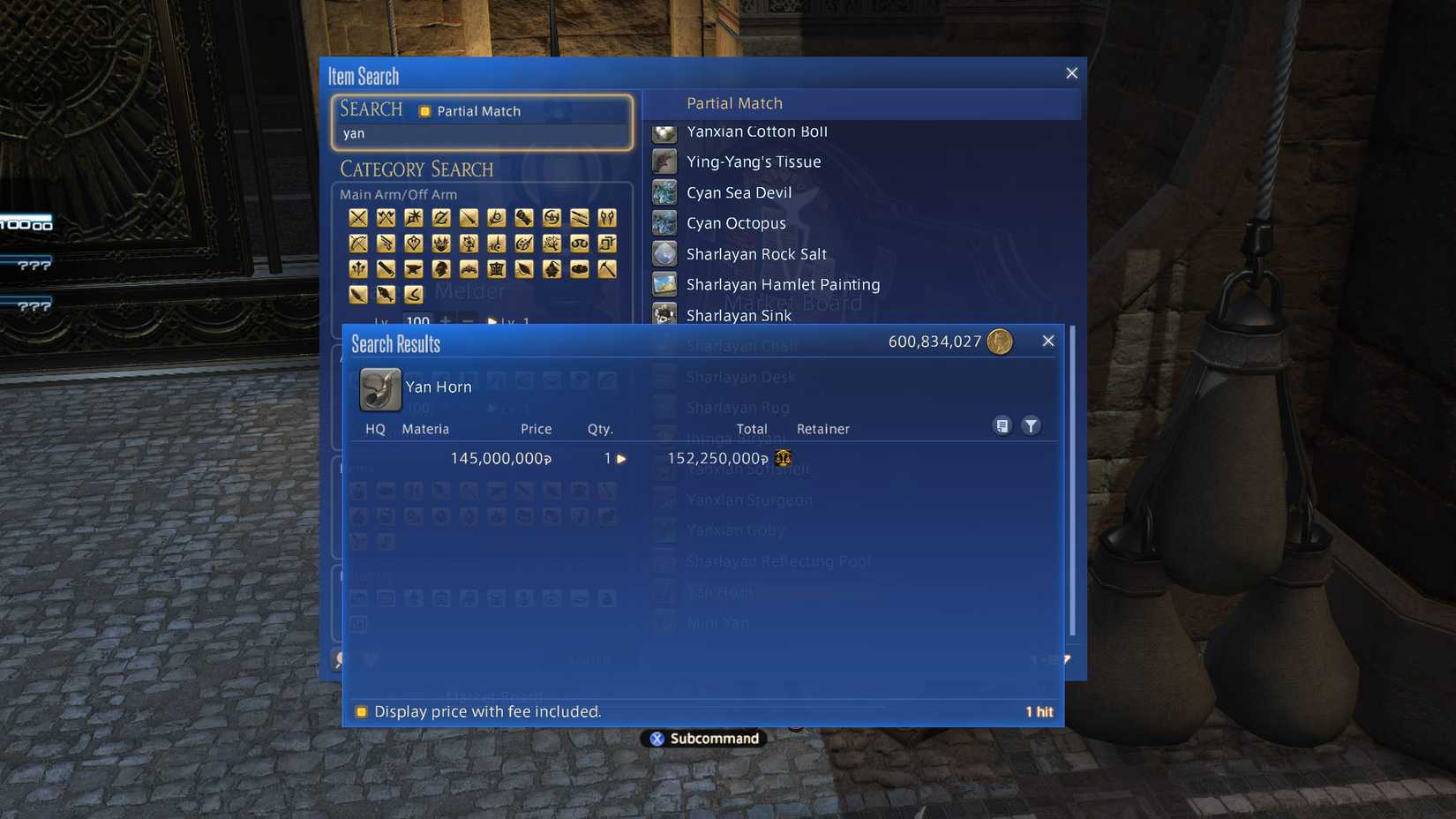The image size is (1456, 819).
Task: Select the gunblade weapon category icon
Action: click(x=524, y=218)
